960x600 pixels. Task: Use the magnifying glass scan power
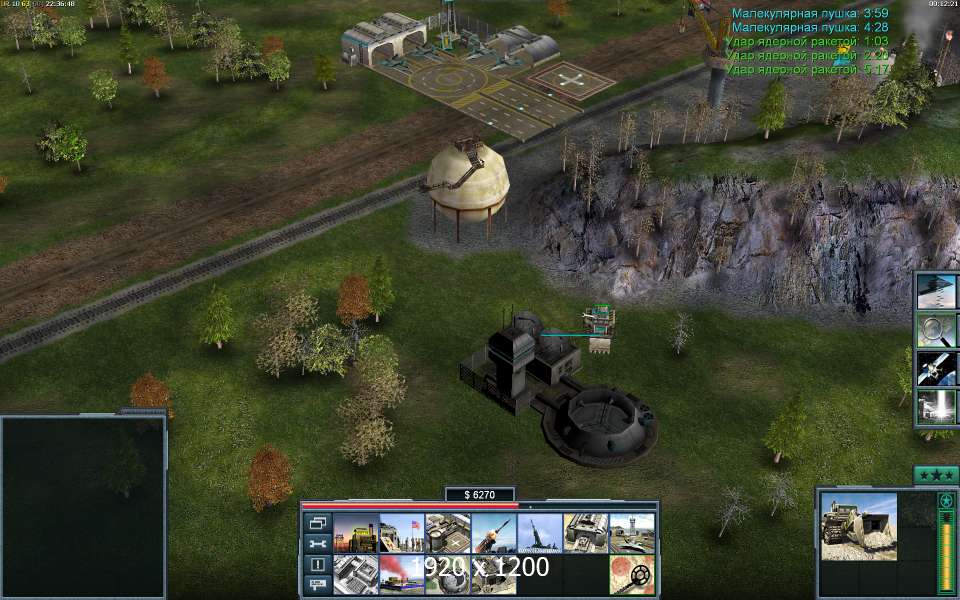pyautogui.click(x=936, y=329)
